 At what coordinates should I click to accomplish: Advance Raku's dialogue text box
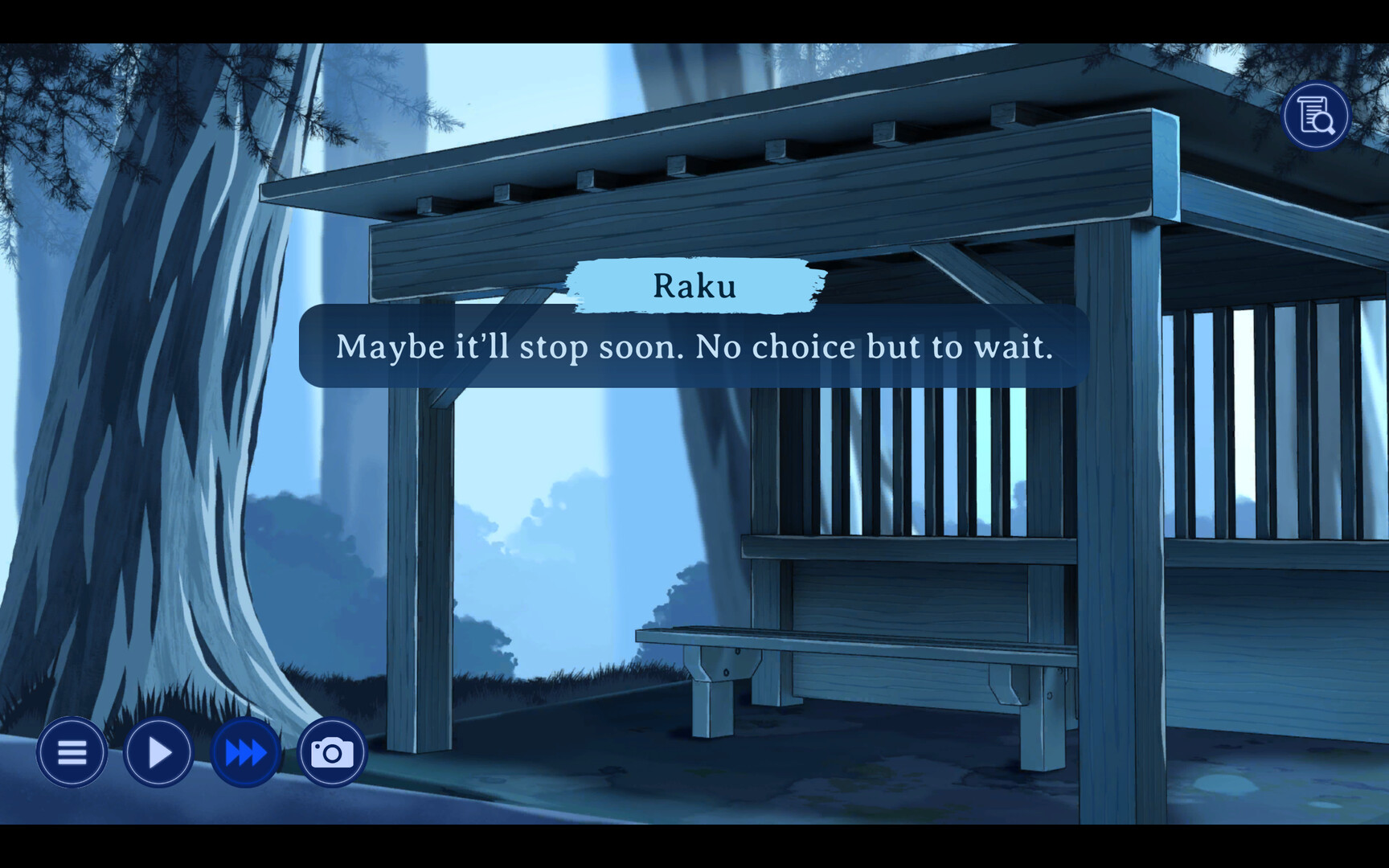[x=694, y=346]
